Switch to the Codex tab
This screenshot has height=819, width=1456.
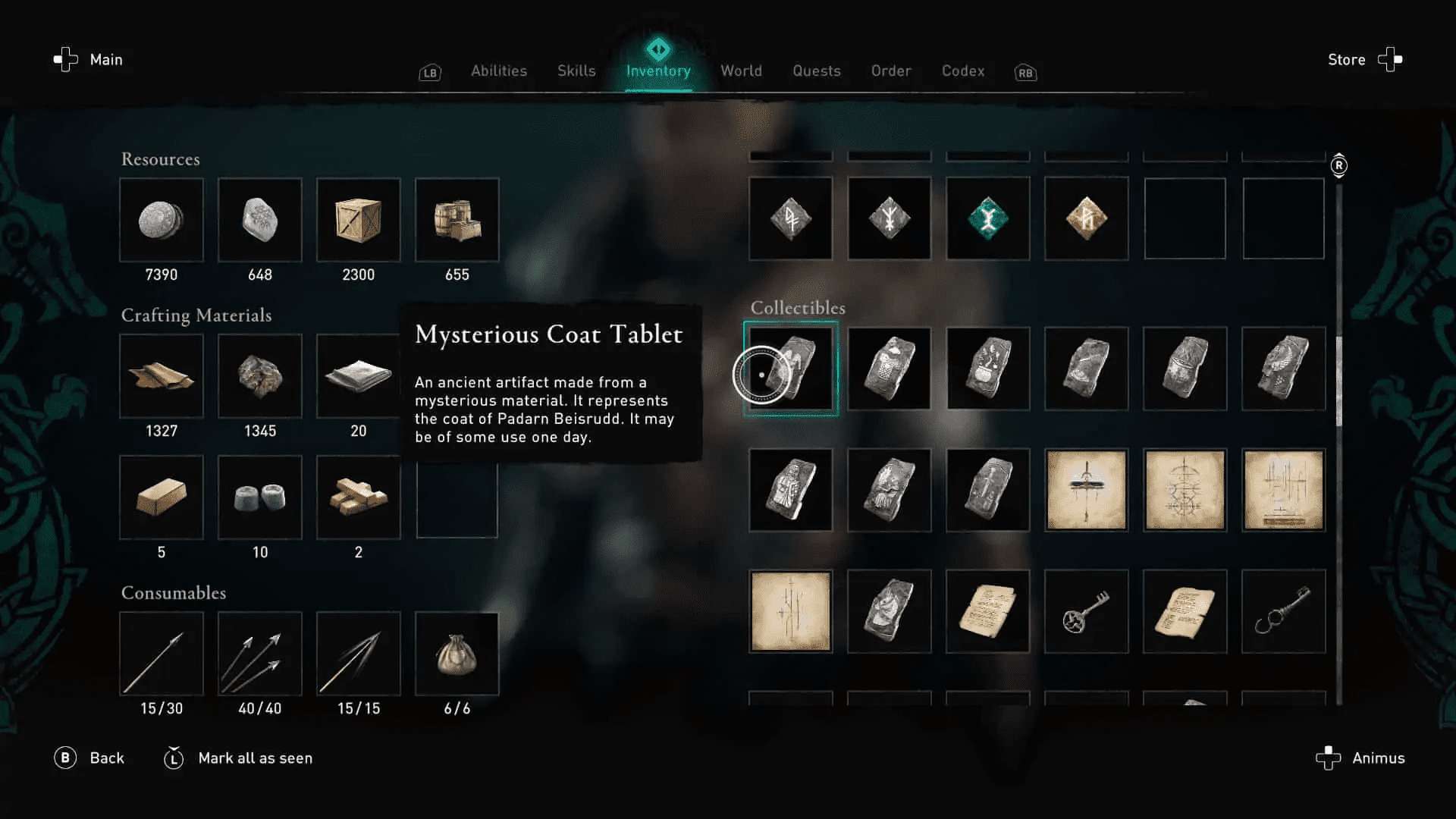[962, 71]
